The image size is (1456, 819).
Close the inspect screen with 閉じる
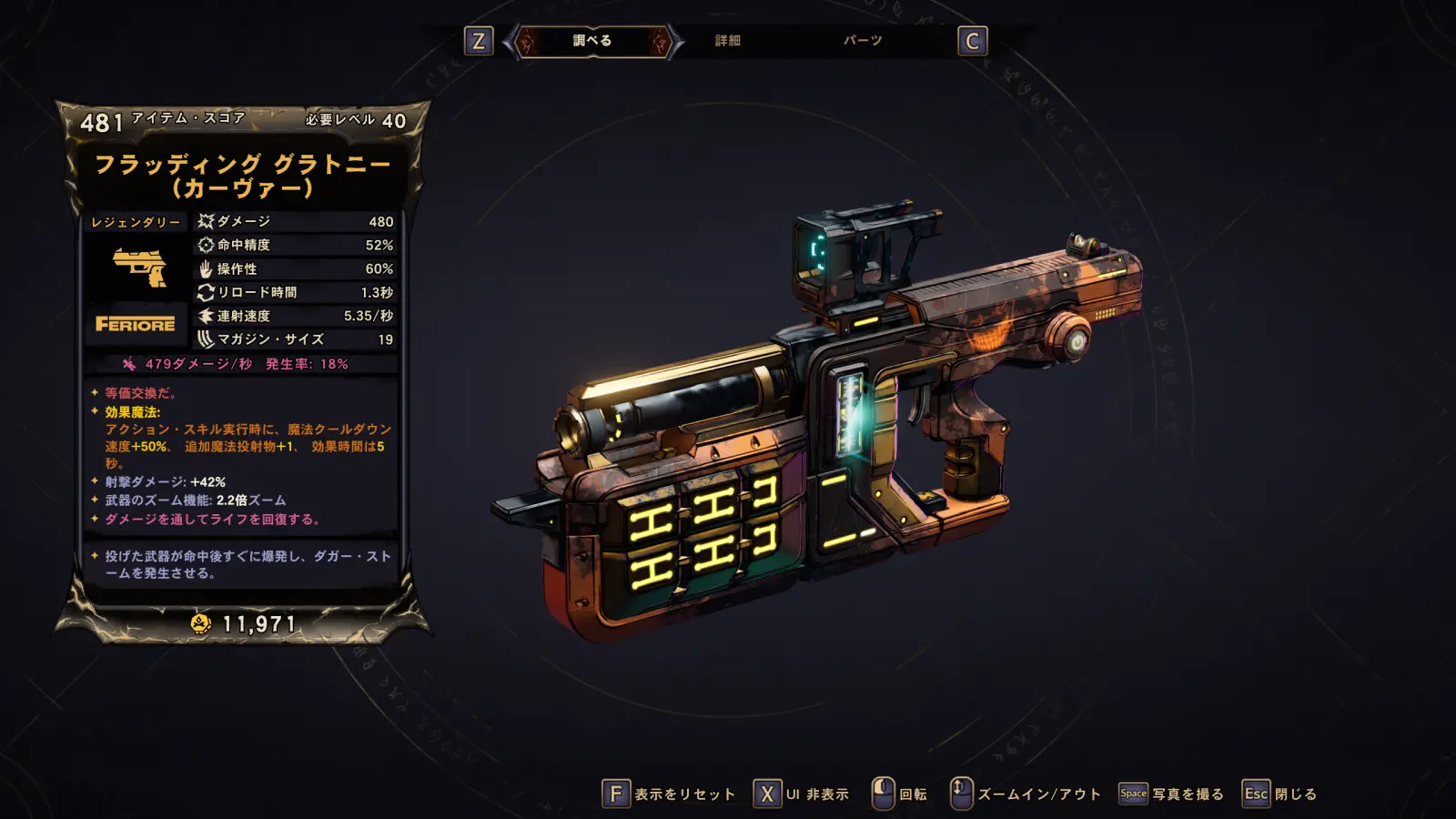pos(1280,794)
